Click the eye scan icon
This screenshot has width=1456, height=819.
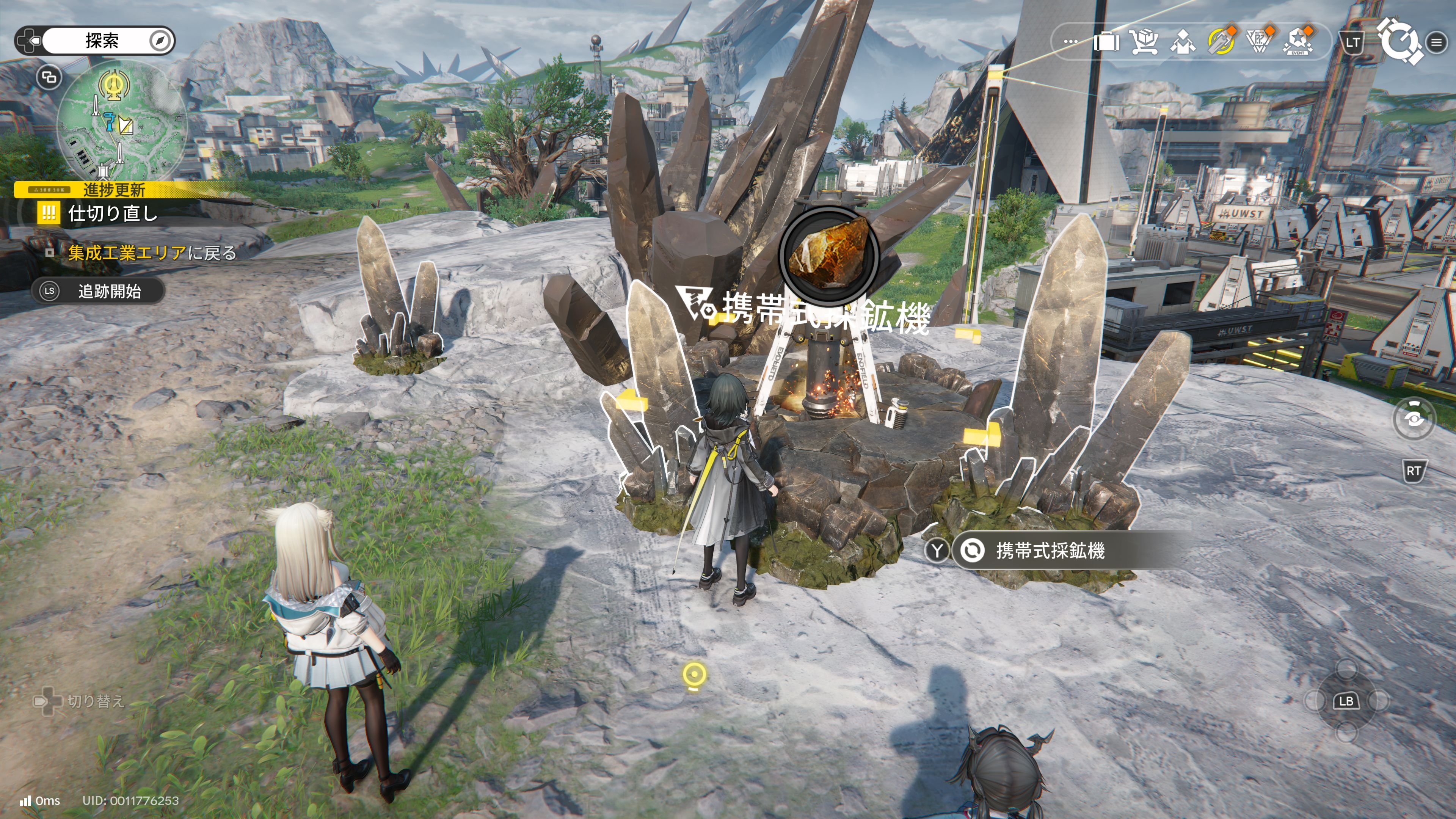[1414, 419]
